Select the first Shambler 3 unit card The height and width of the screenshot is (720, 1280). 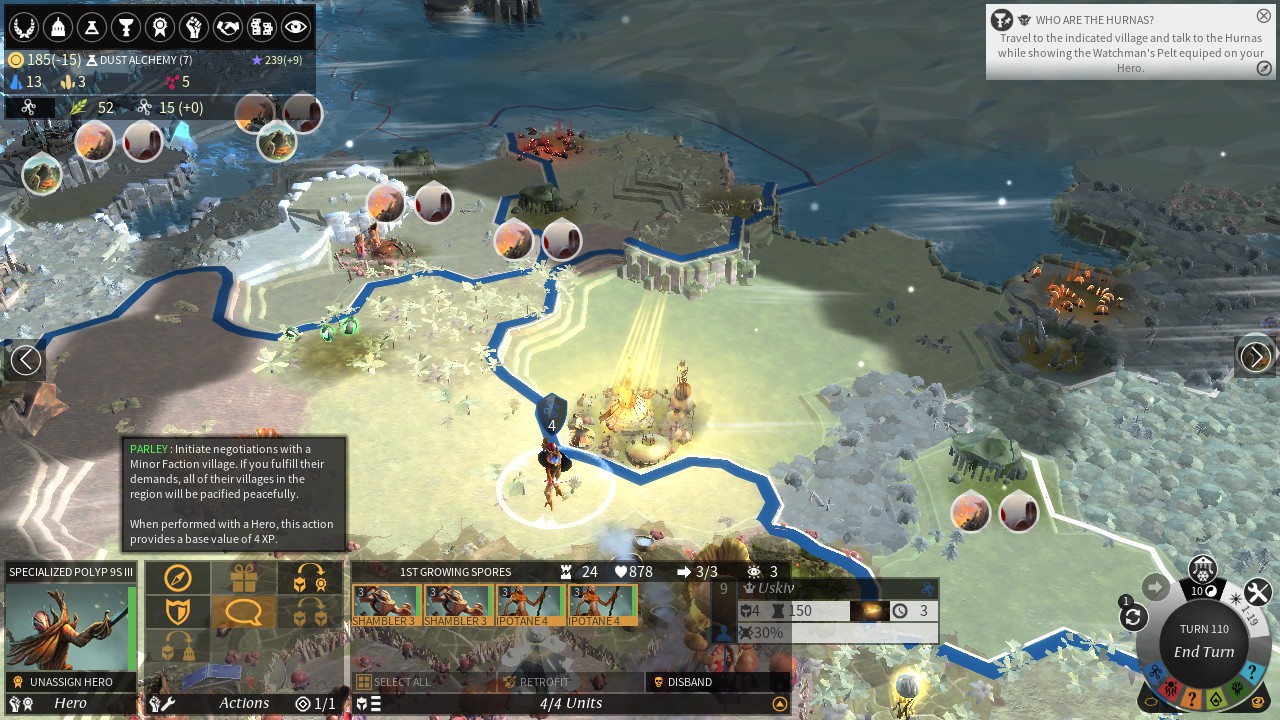point(385,604)
